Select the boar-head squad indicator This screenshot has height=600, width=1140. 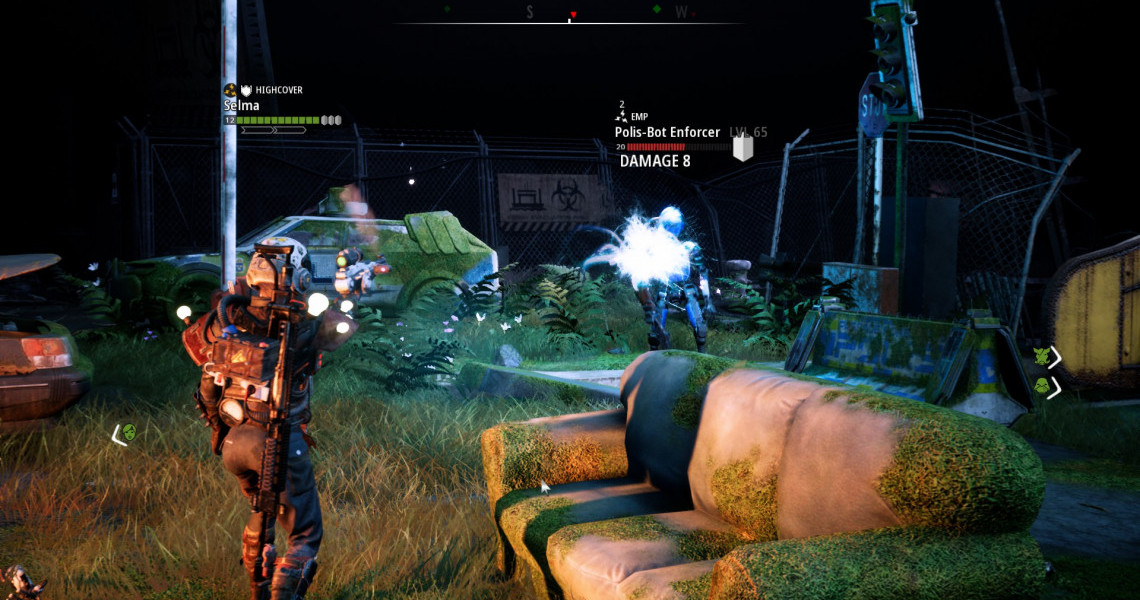(x=1040, y=356)
